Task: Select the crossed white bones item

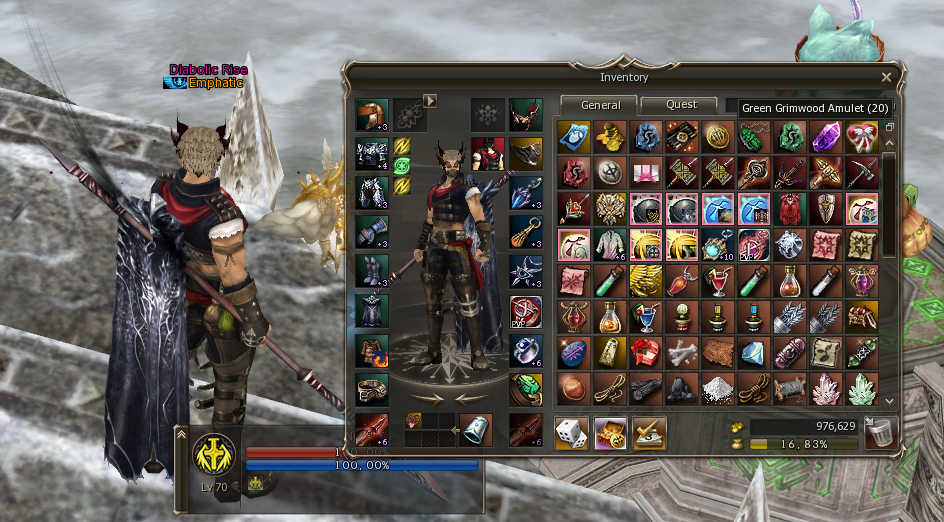Action: click(682, 353)
